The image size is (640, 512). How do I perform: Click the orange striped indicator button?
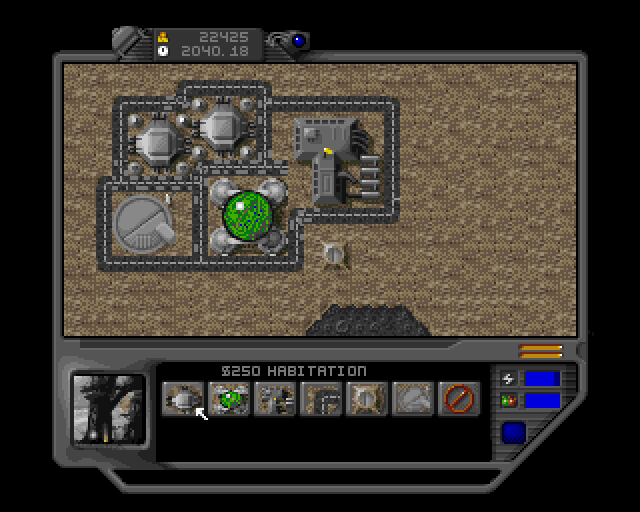click(x=540, y=351)
